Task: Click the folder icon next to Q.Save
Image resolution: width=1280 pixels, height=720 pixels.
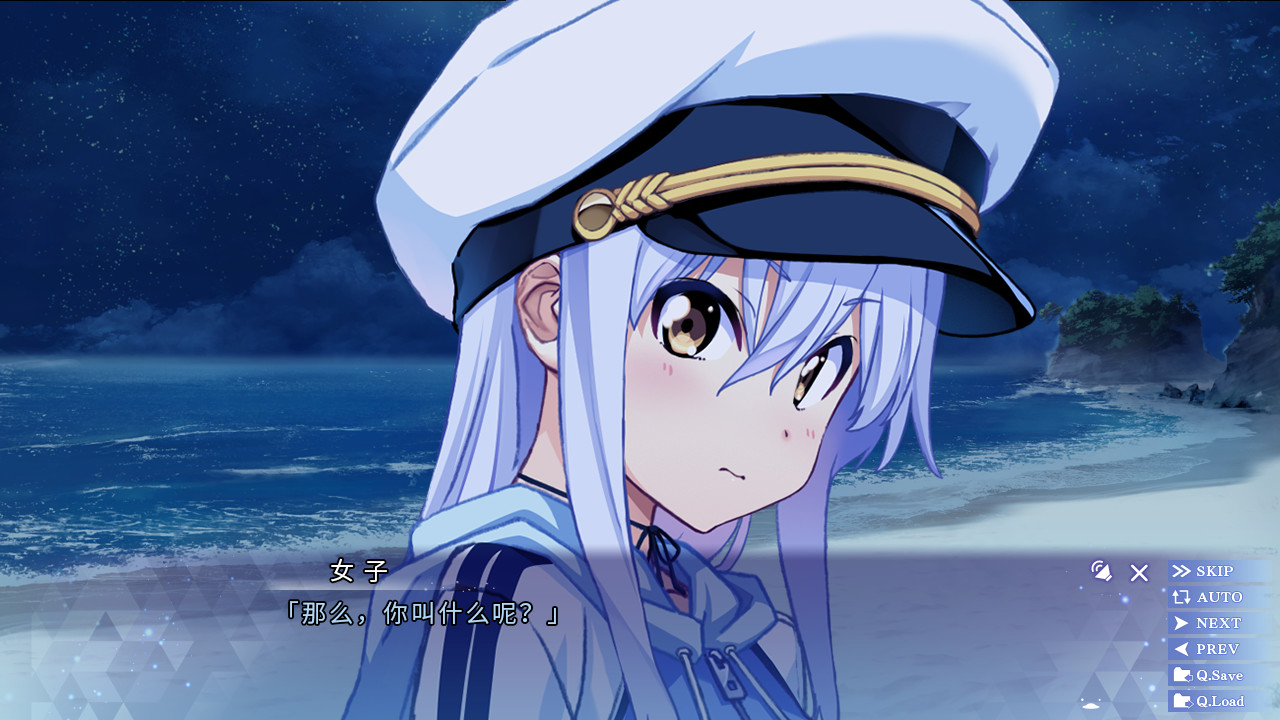Action: 1182,674
